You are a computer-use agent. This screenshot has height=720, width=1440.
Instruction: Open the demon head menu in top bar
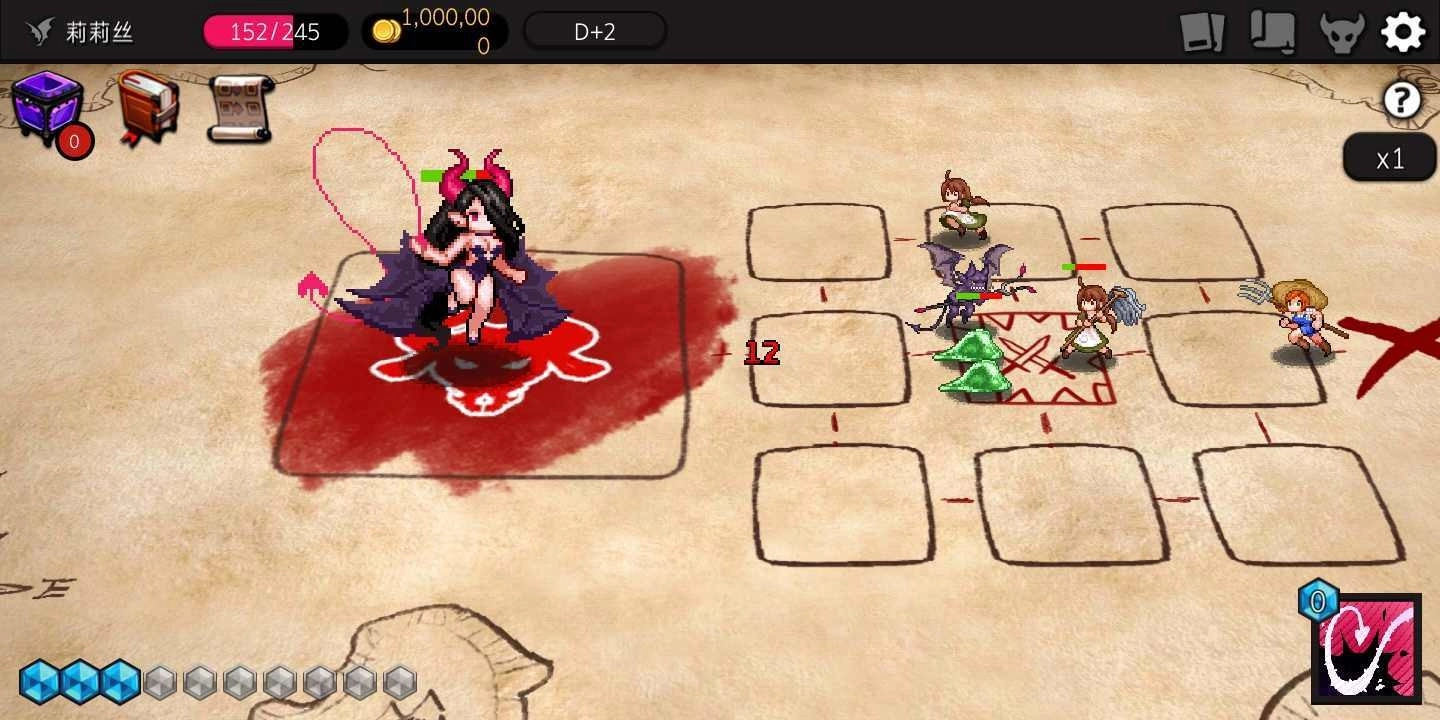(1340, 30)
